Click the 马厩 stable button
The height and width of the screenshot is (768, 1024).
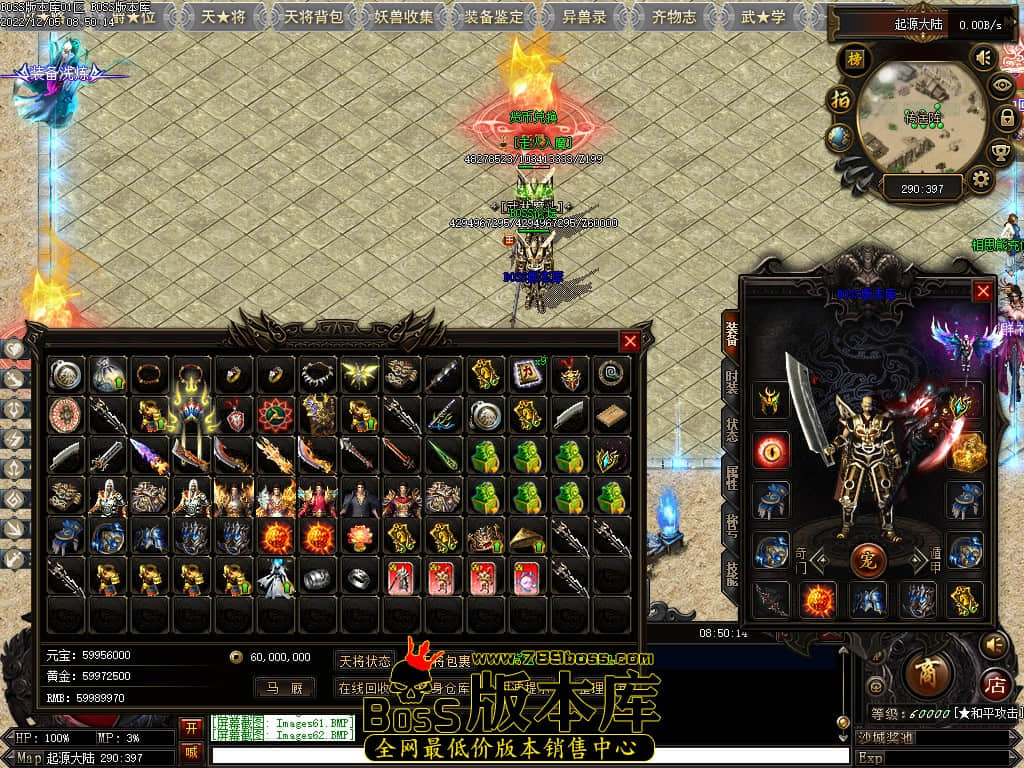pos(284,687)
